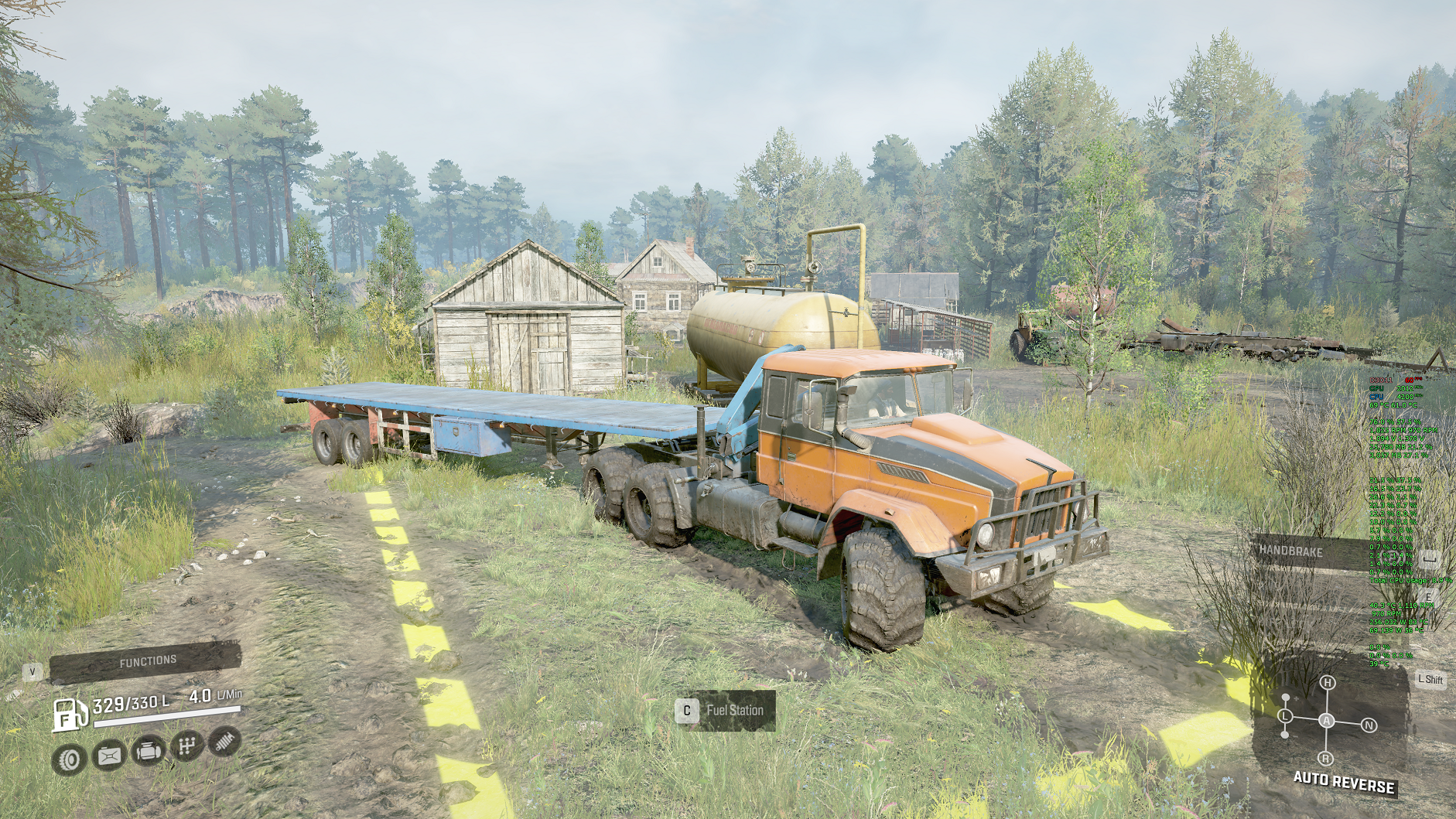This screenshot has width=1456, height=819.
Task: Shift to Neutral on gearbox
Action: click(1369, 725)
